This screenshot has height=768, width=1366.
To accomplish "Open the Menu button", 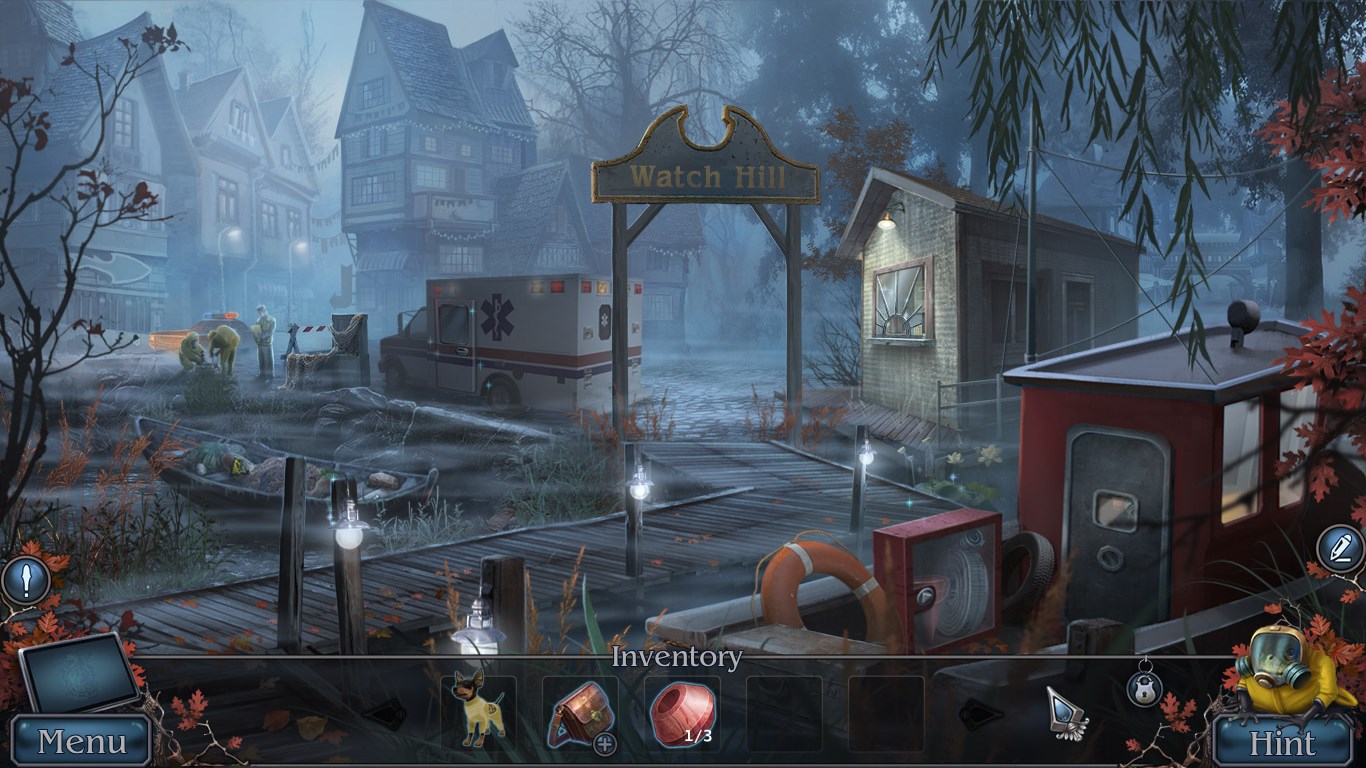I will [82, 742].
